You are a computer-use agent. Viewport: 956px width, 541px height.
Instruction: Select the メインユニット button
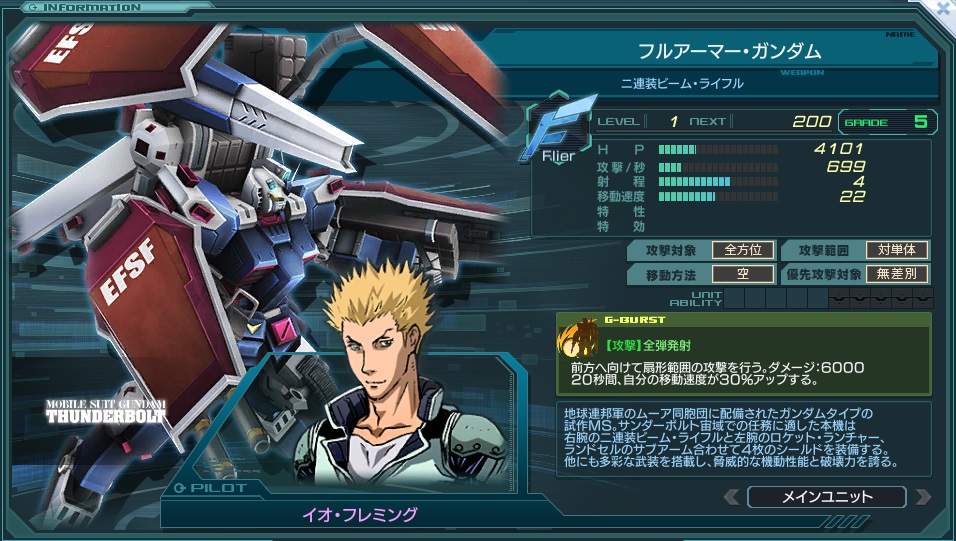(826, 497)
